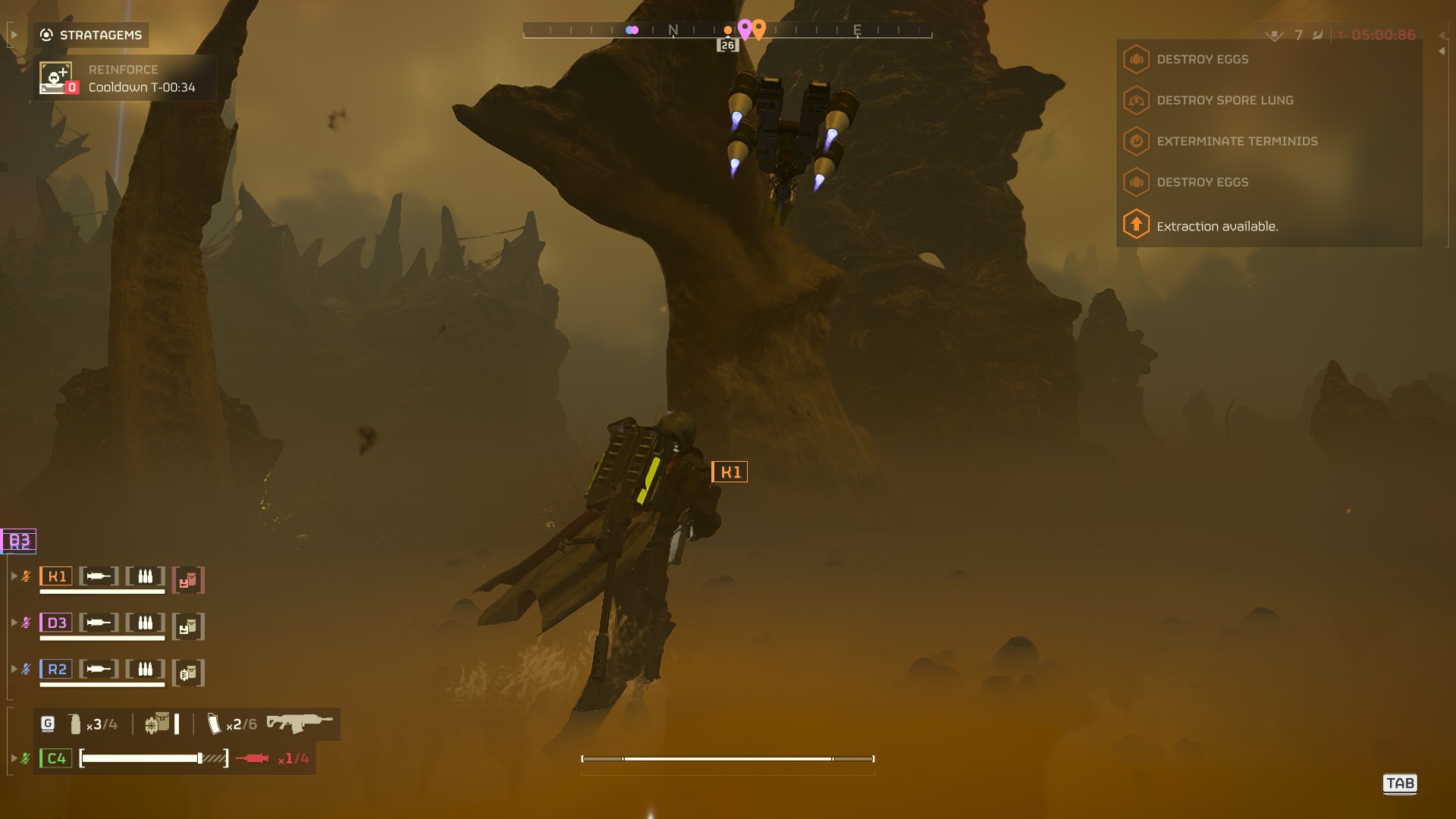Expand teammate R2's details arrow
This screenshot has width=1456, height=819.
click(x=14, y=669)
